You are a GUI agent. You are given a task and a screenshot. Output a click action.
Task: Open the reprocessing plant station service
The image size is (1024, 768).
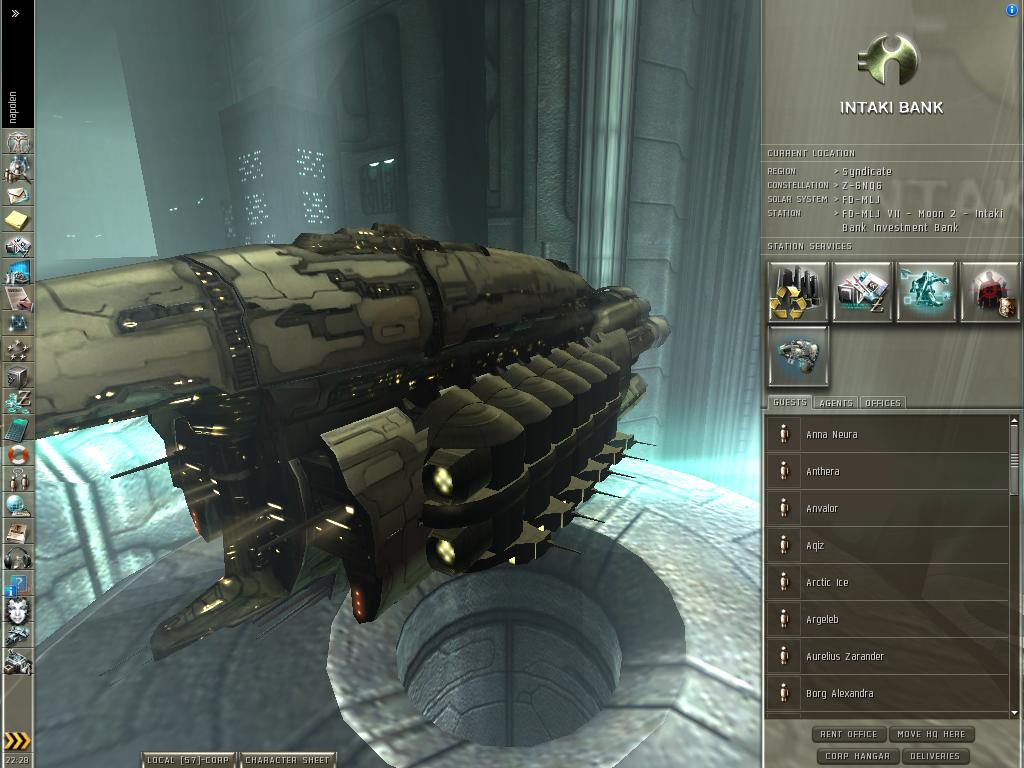(798, 291)
